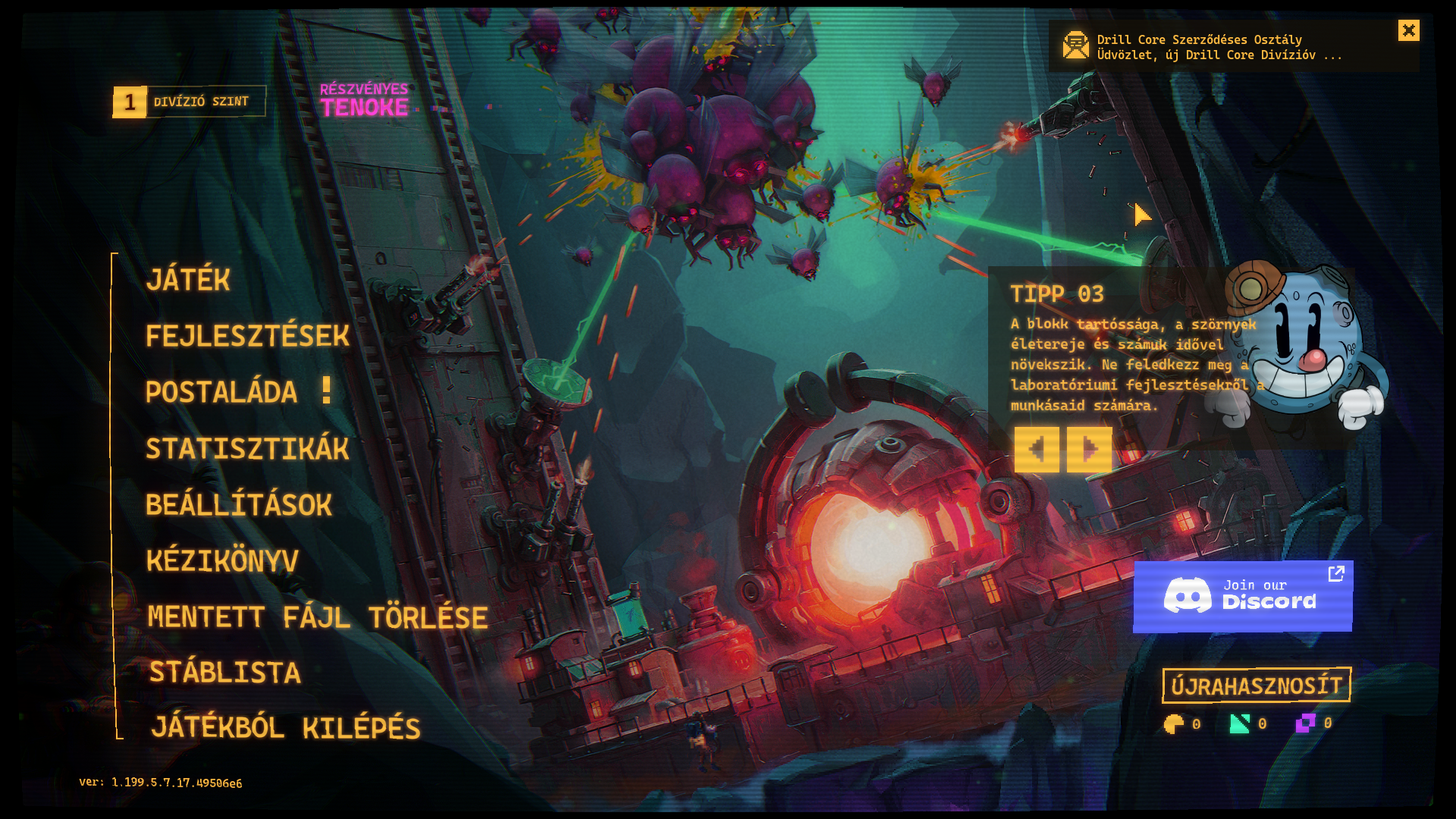Open the Drill Core Szerződéses Osztály message
The height and width of the screenshot is (819, 1456).
point(1219,47)
